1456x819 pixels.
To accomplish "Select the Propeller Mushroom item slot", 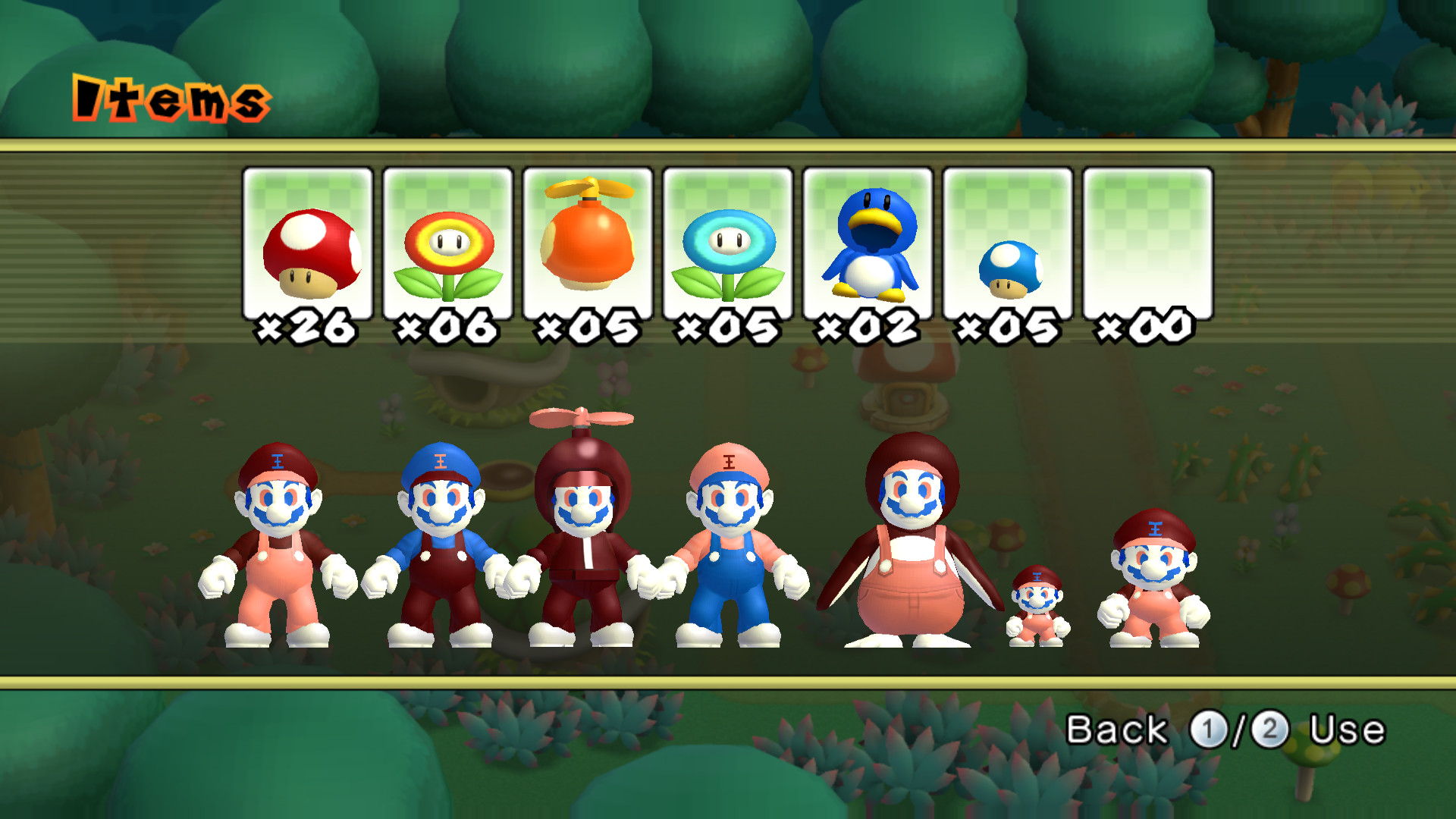I will (589, 243).
